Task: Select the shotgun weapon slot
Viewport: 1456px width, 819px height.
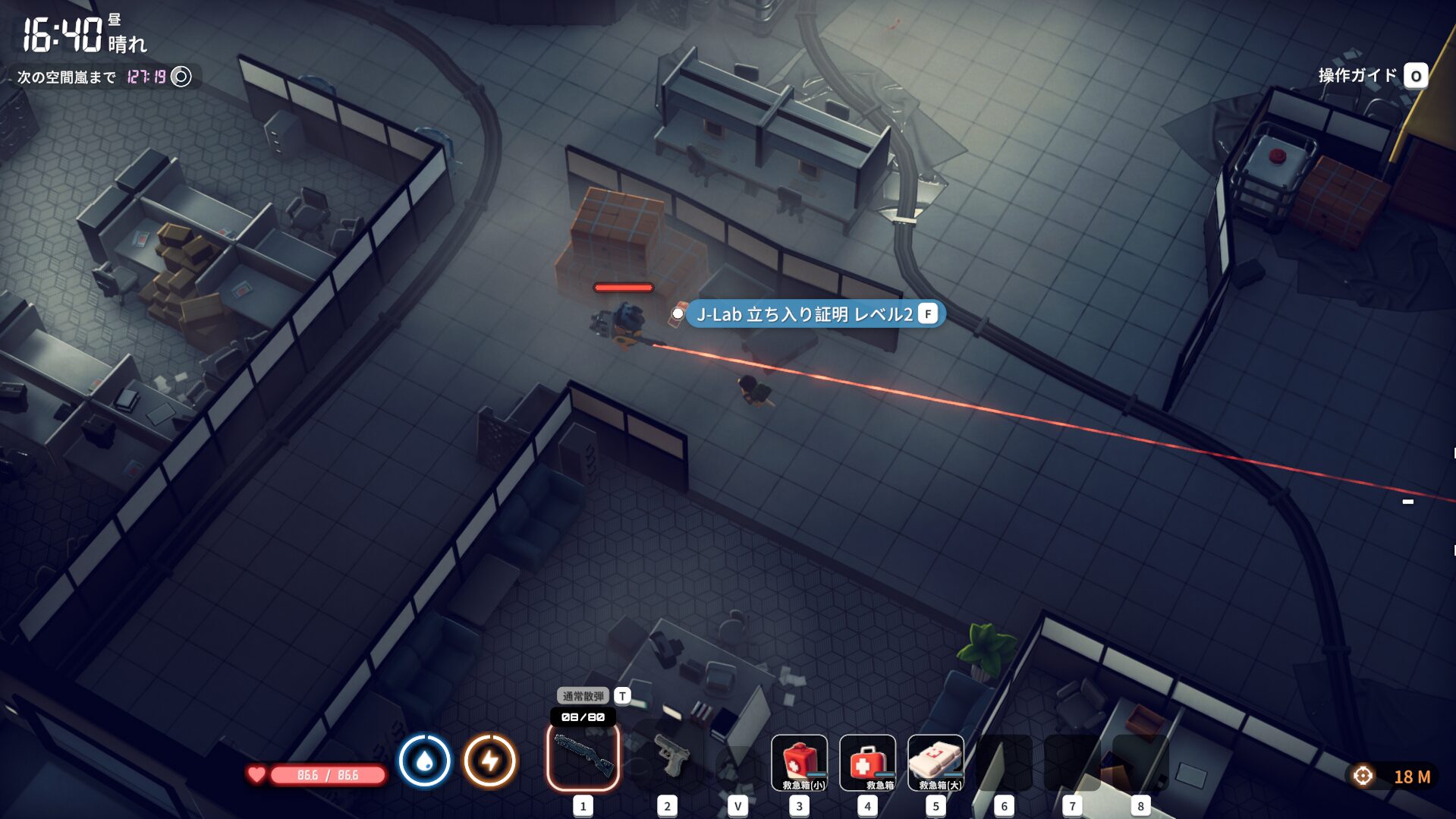Action: tap(583, 757)
